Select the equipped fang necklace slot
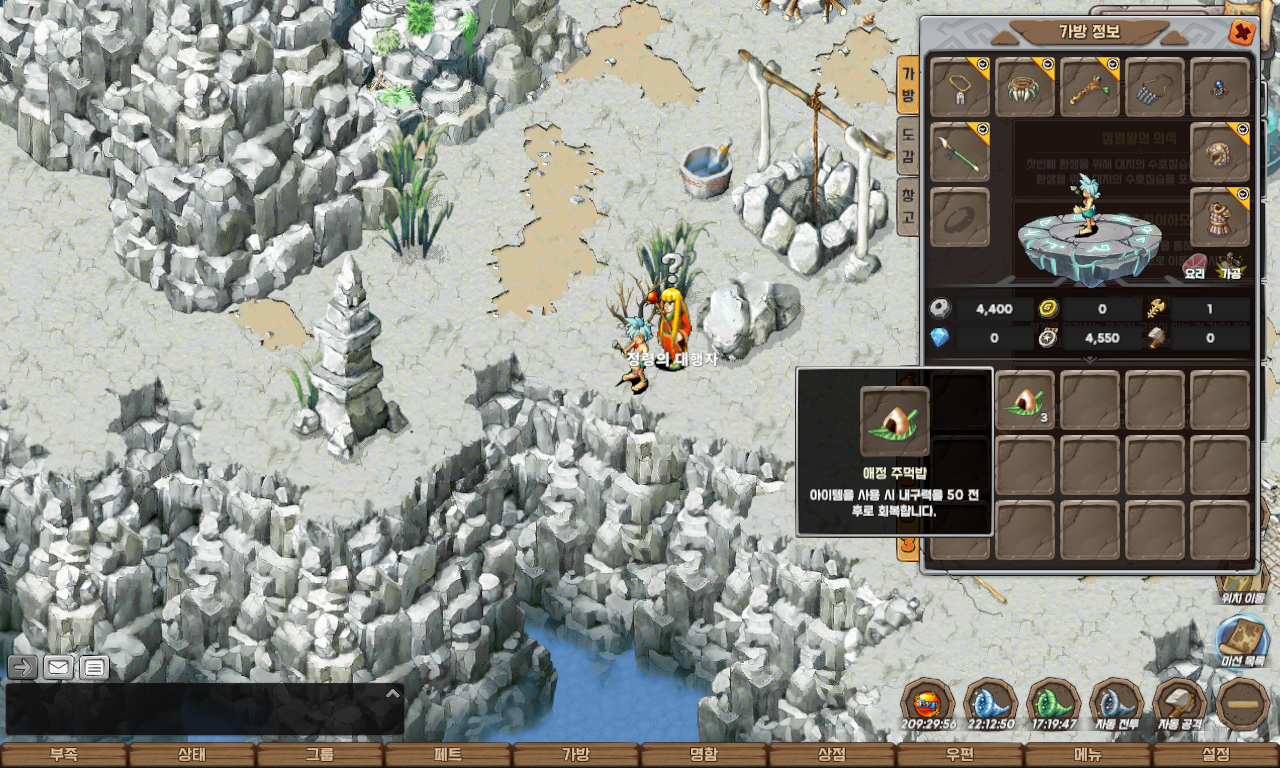Image resolution: width=1280 pixels, height=768 pixels. click(1025, 87)
